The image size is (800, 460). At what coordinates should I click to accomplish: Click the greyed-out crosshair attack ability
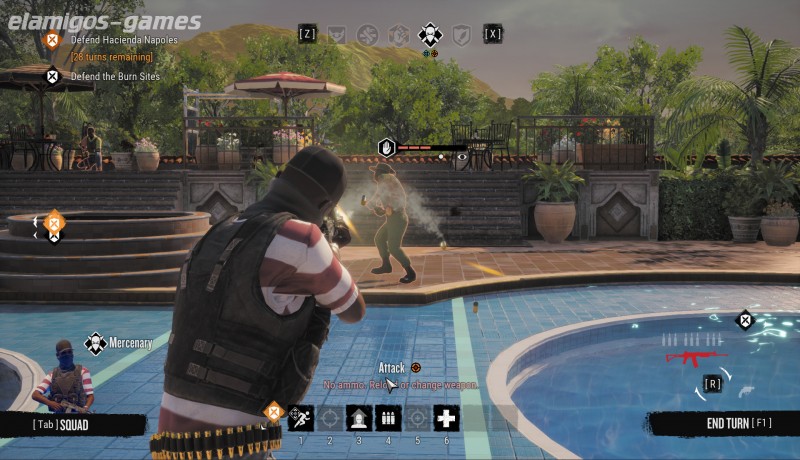tap(330, 418)
